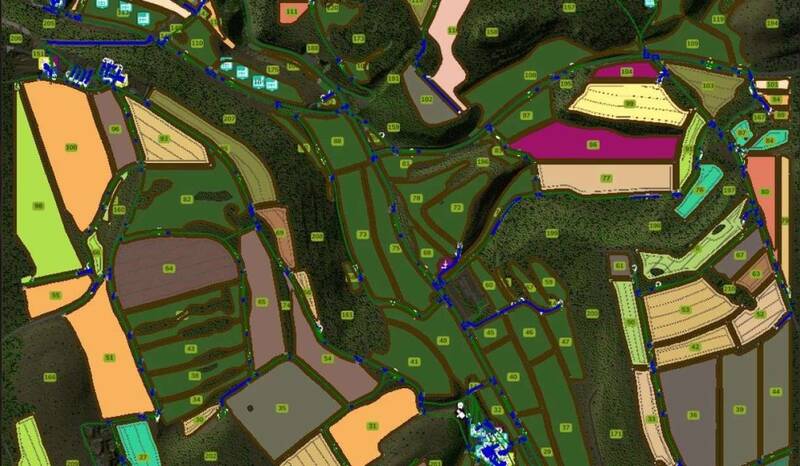Select field 100 marker on the map
This screenshot has height=466, width=800.
click(71, 148)
